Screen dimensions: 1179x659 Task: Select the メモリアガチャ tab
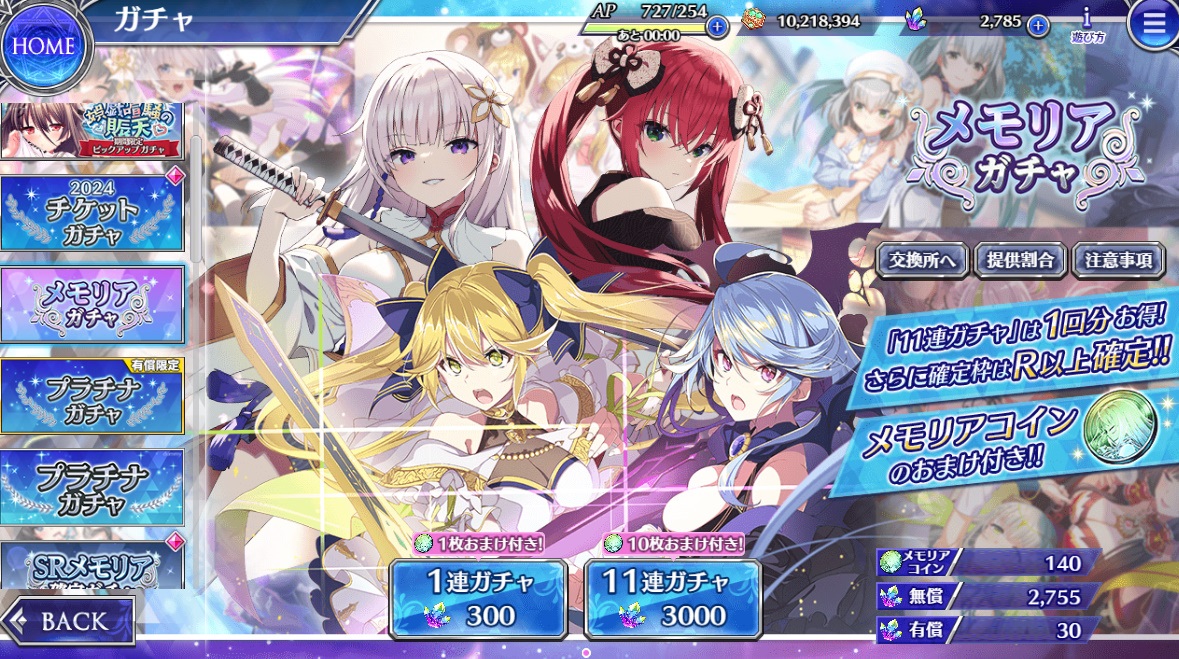[92, 304]
